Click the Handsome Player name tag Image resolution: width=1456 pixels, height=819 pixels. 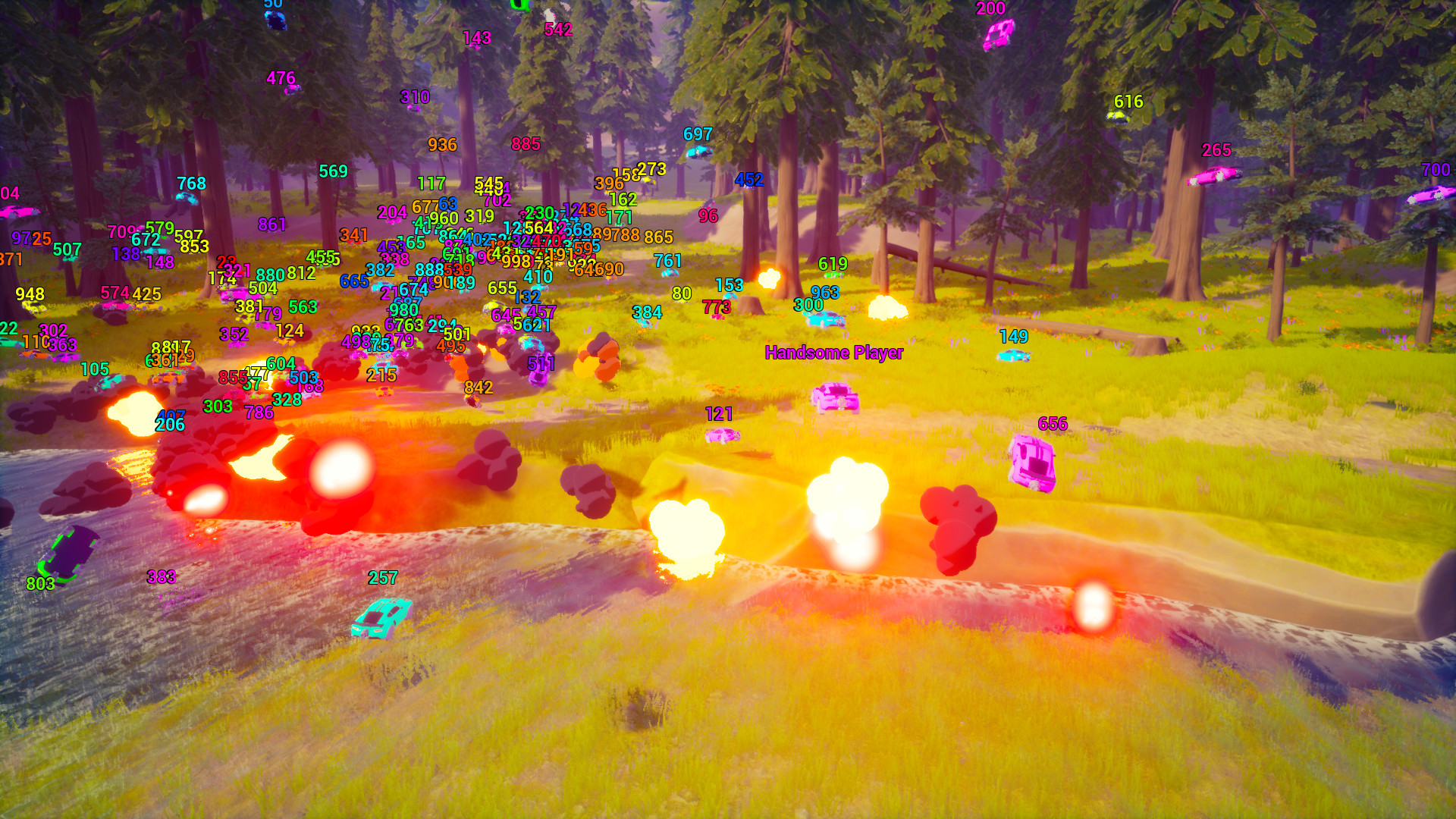[834, 353]
